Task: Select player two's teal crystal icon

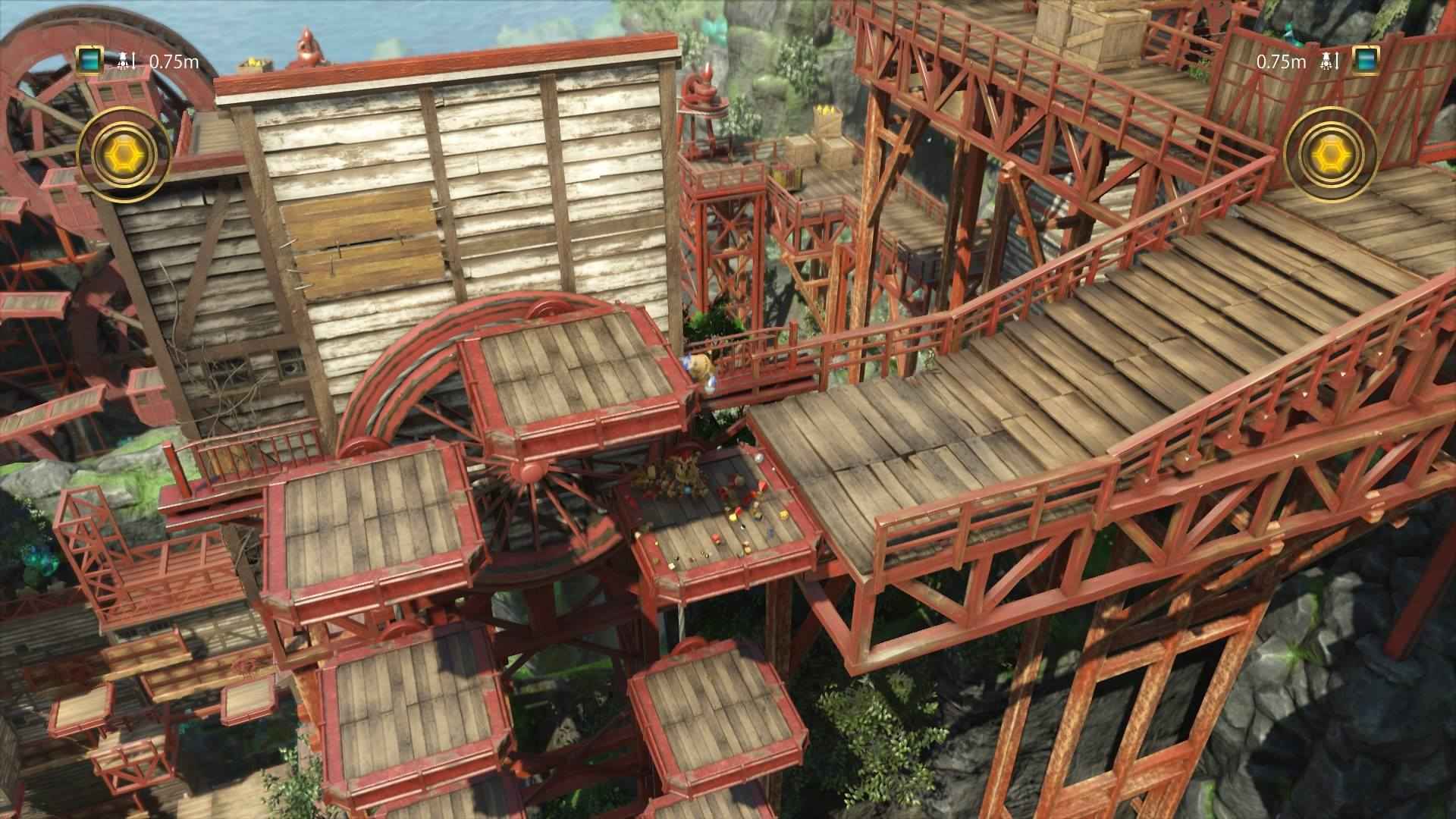Action: [x=1366, y=61]
